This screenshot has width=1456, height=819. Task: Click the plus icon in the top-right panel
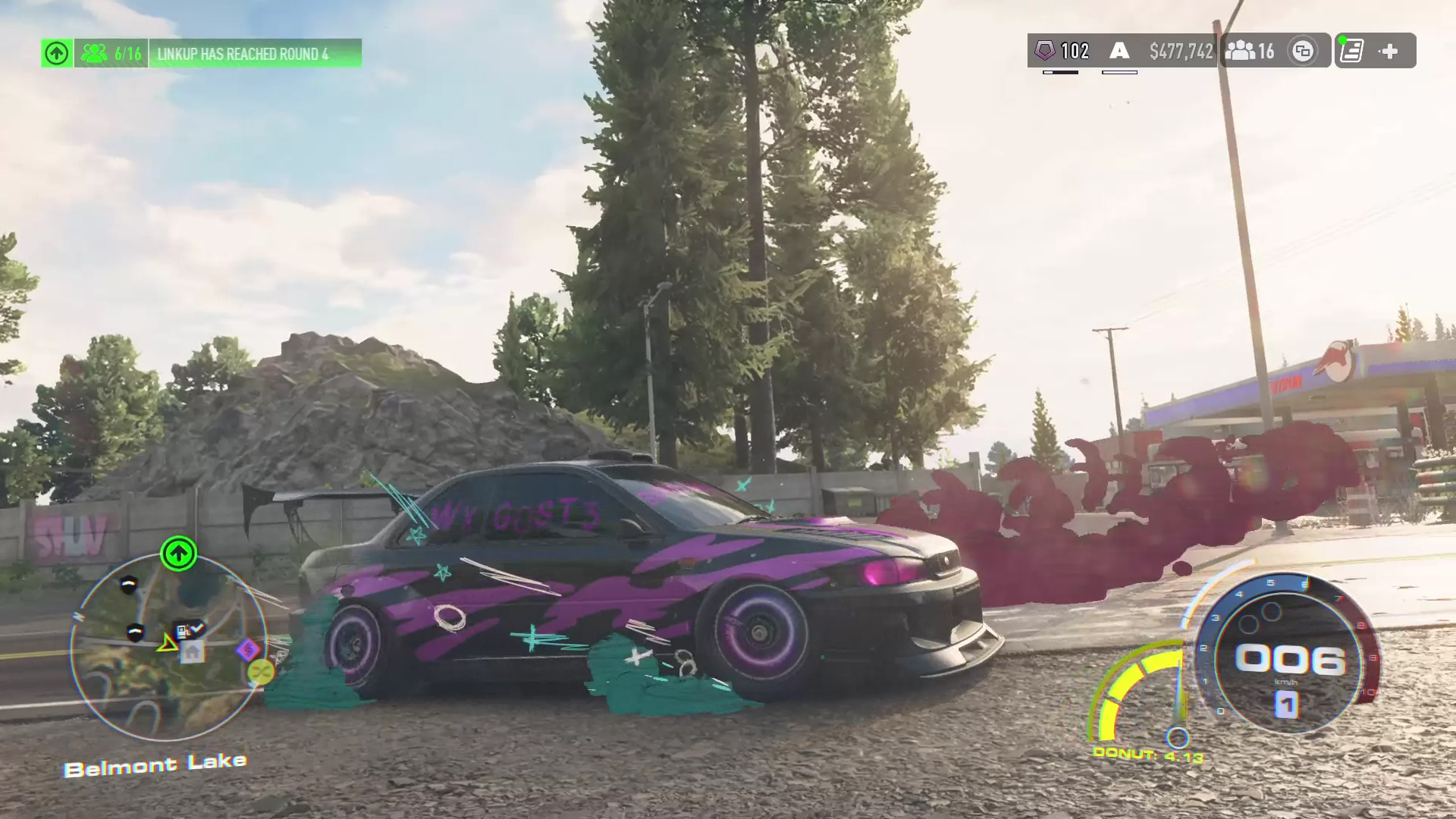(x=1389, y=51)
